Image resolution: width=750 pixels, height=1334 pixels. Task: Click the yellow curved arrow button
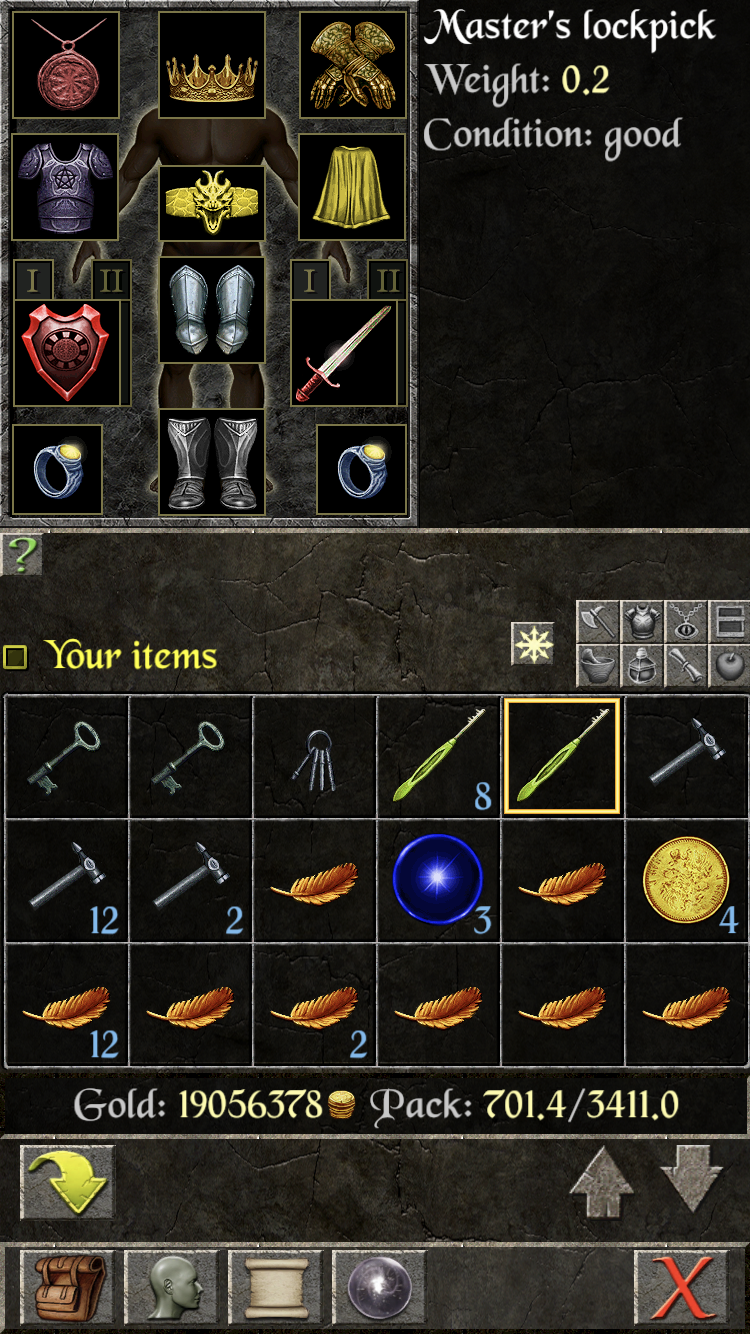[x=68, y=1181]
